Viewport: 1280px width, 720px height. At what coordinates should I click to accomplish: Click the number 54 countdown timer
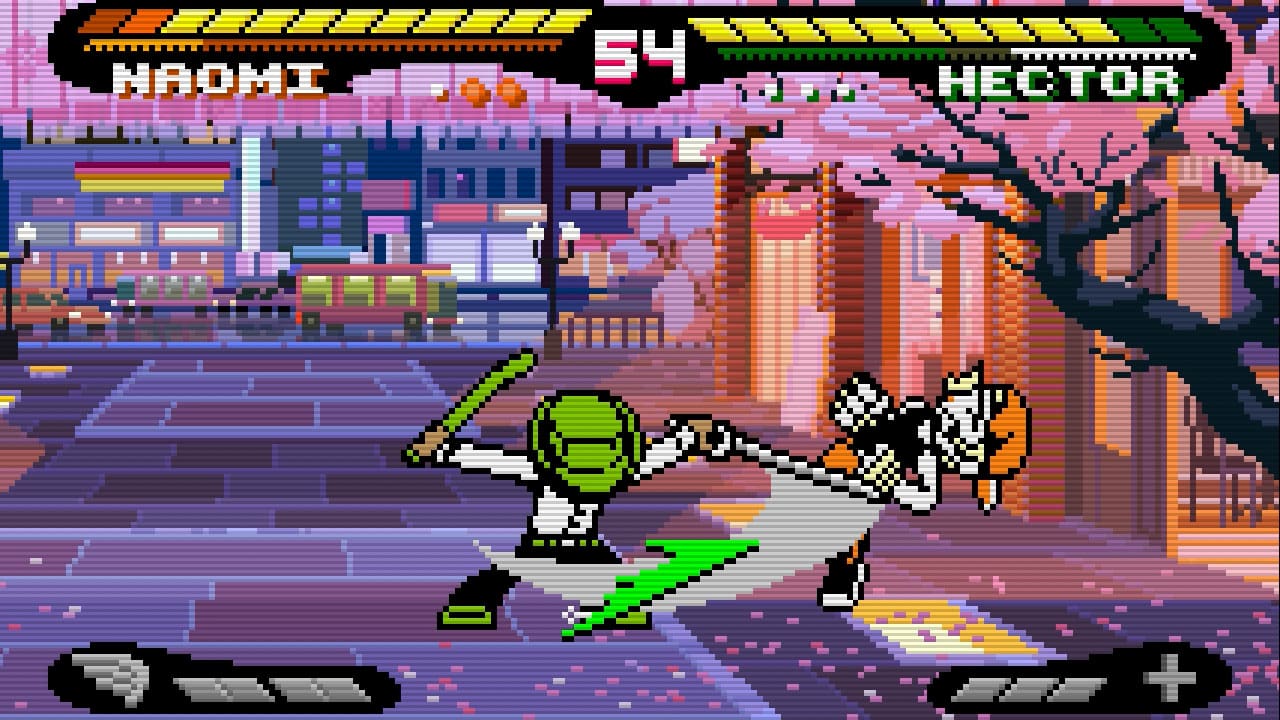coord(640,55)
